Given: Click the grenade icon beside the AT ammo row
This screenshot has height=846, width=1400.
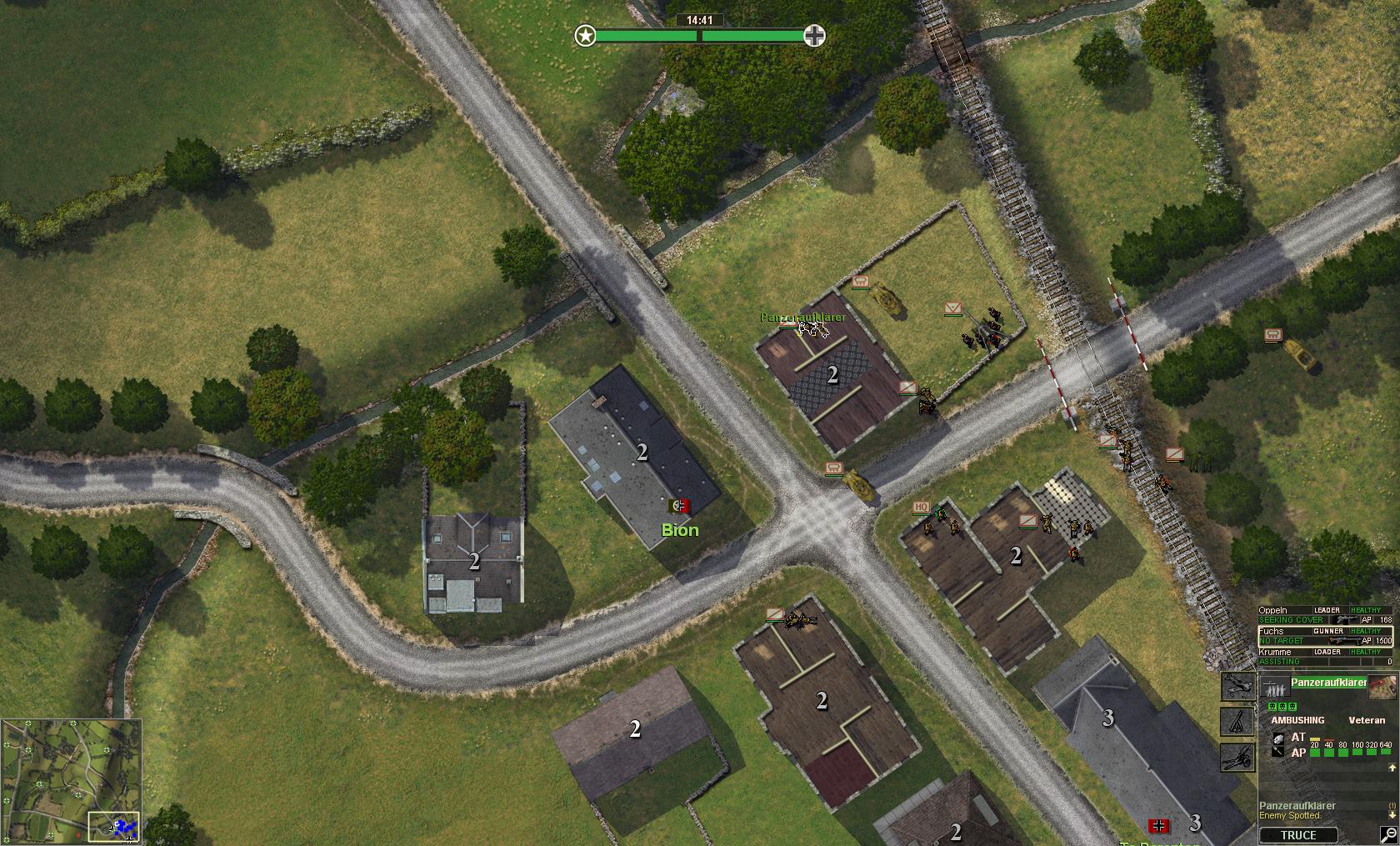Looking at the screenshot, I should 1278,738.
